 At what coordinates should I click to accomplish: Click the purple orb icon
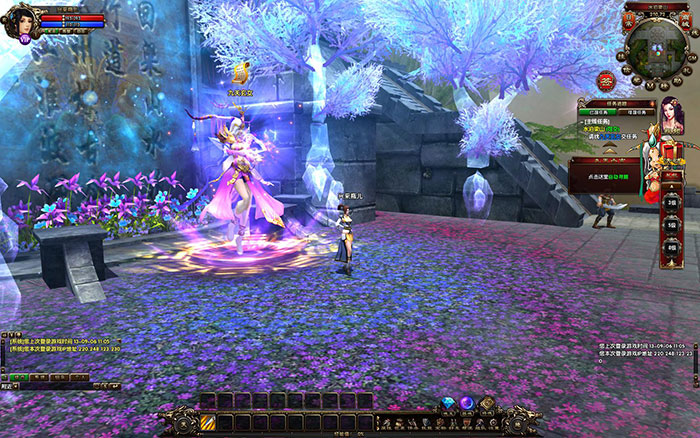[x=466, y=403]
